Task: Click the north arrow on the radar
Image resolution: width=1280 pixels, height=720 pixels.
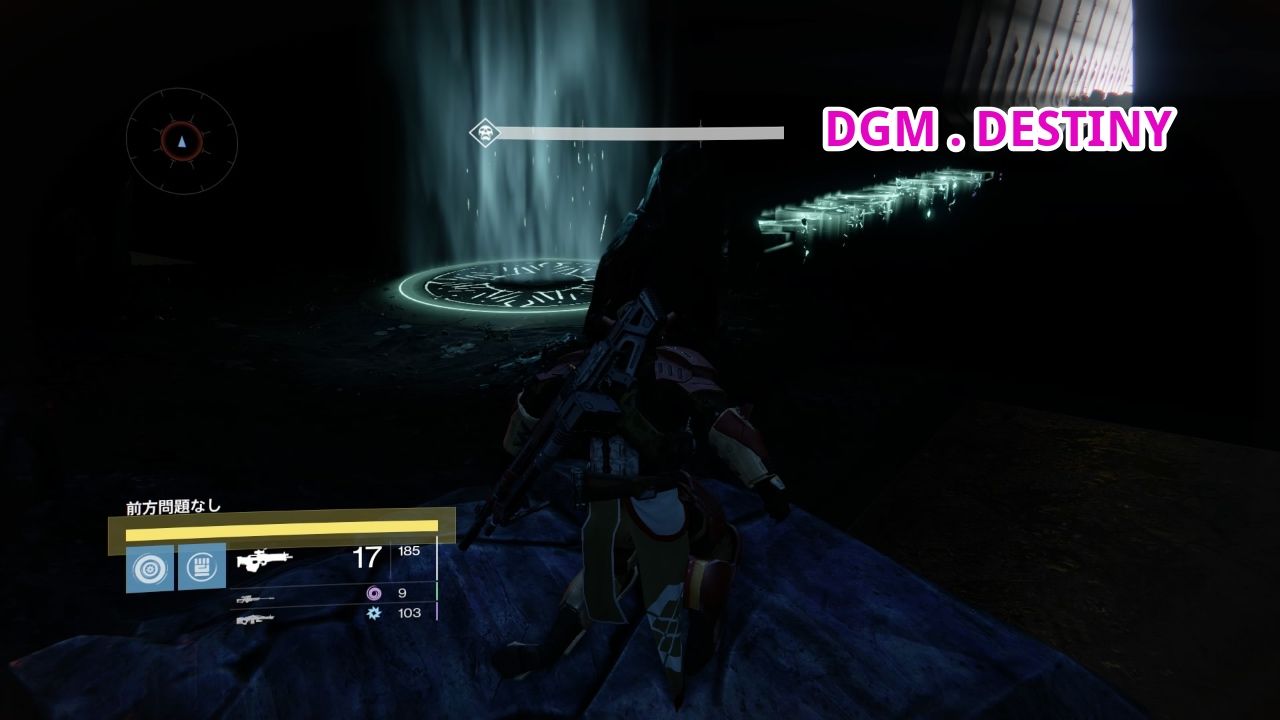Action: (x=181, y=139)
